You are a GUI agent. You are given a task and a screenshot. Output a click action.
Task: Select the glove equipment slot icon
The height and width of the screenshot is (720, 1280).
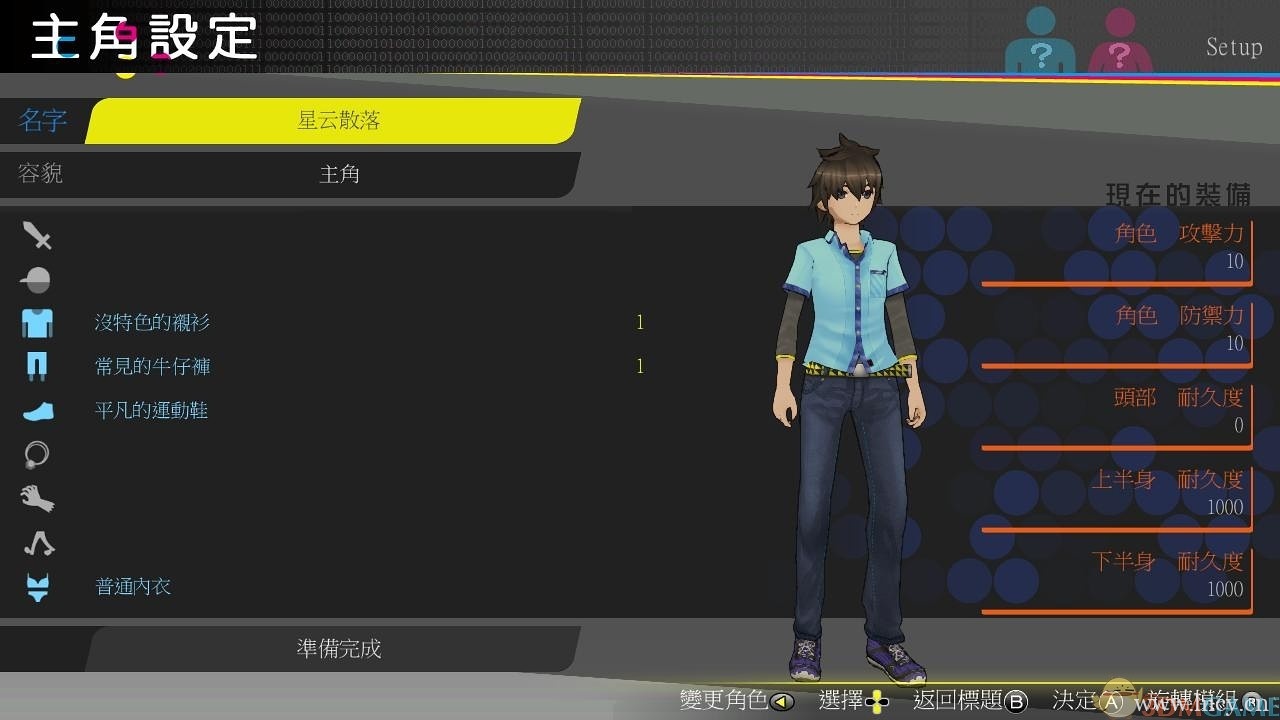[x=37, y=498]
